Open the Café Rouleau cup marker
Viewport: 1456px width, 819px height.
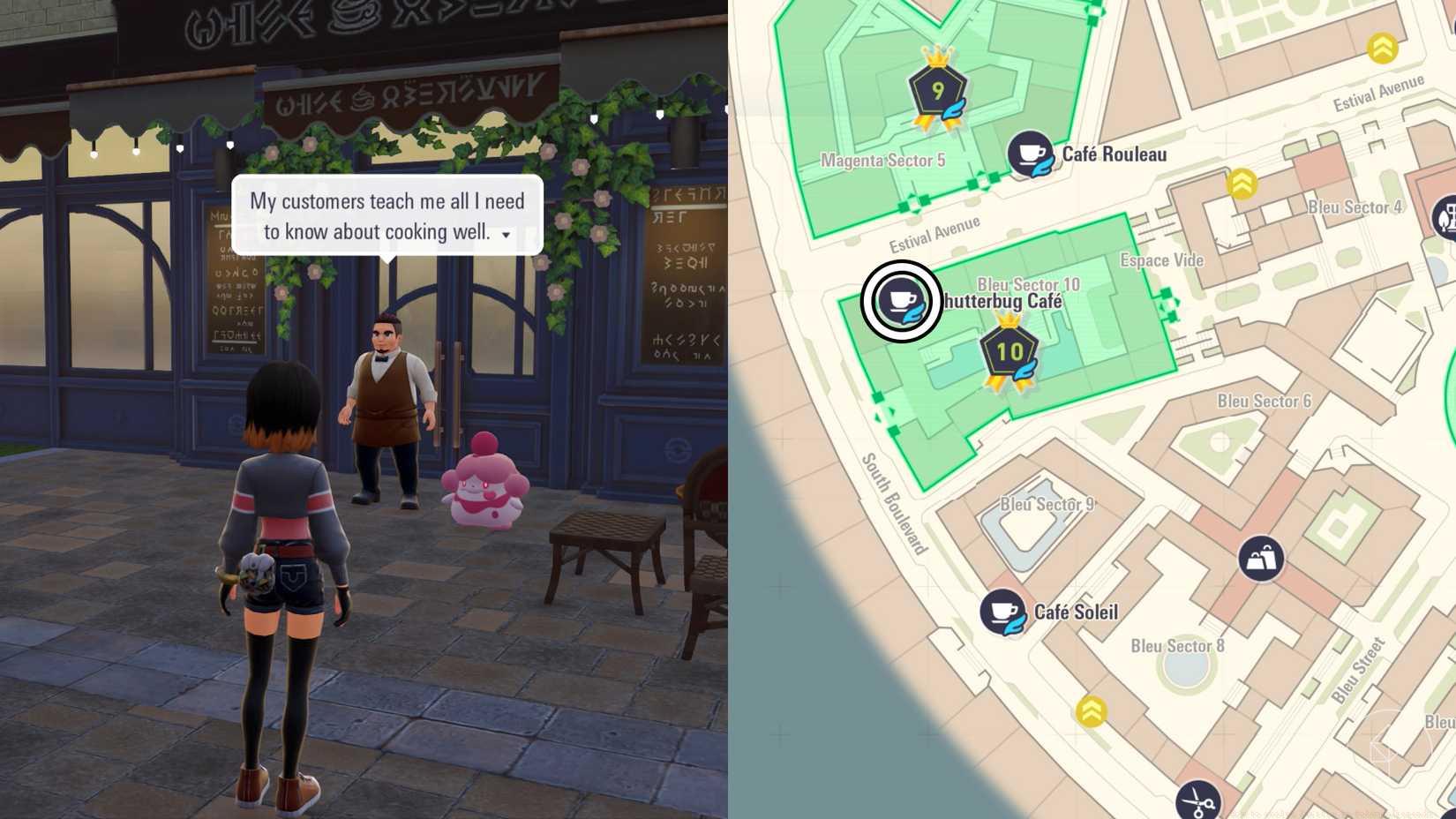[x=1029, y=152]
